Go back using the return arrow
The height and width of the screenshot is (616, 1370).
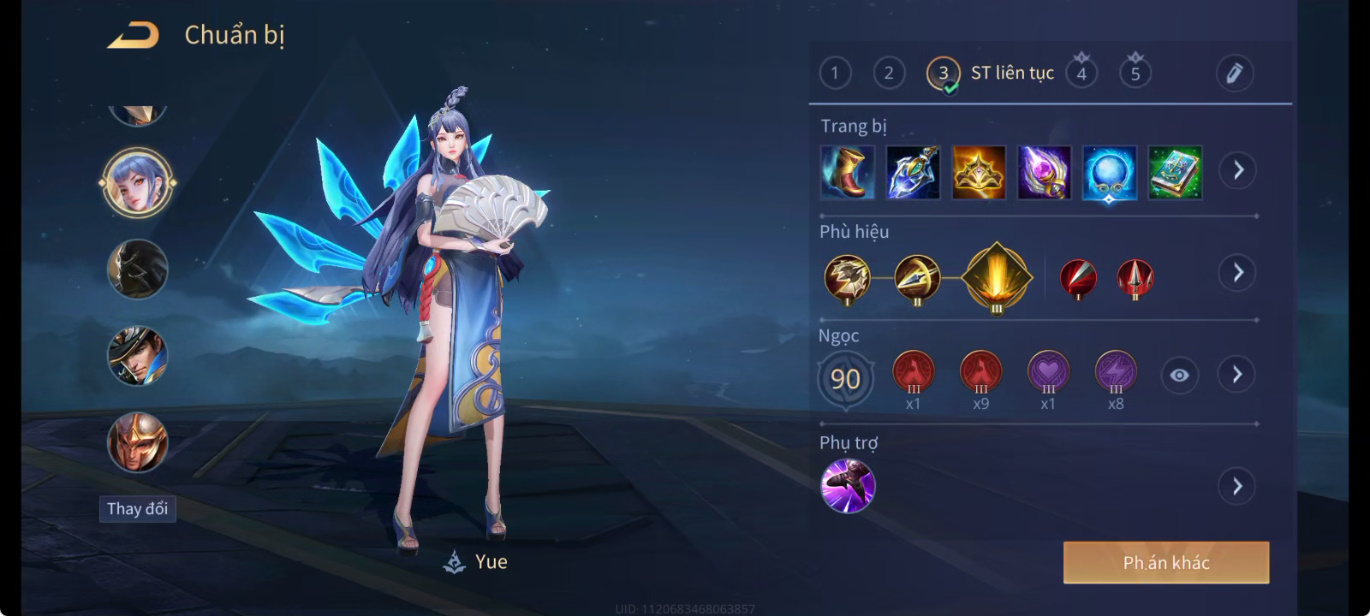133,36
